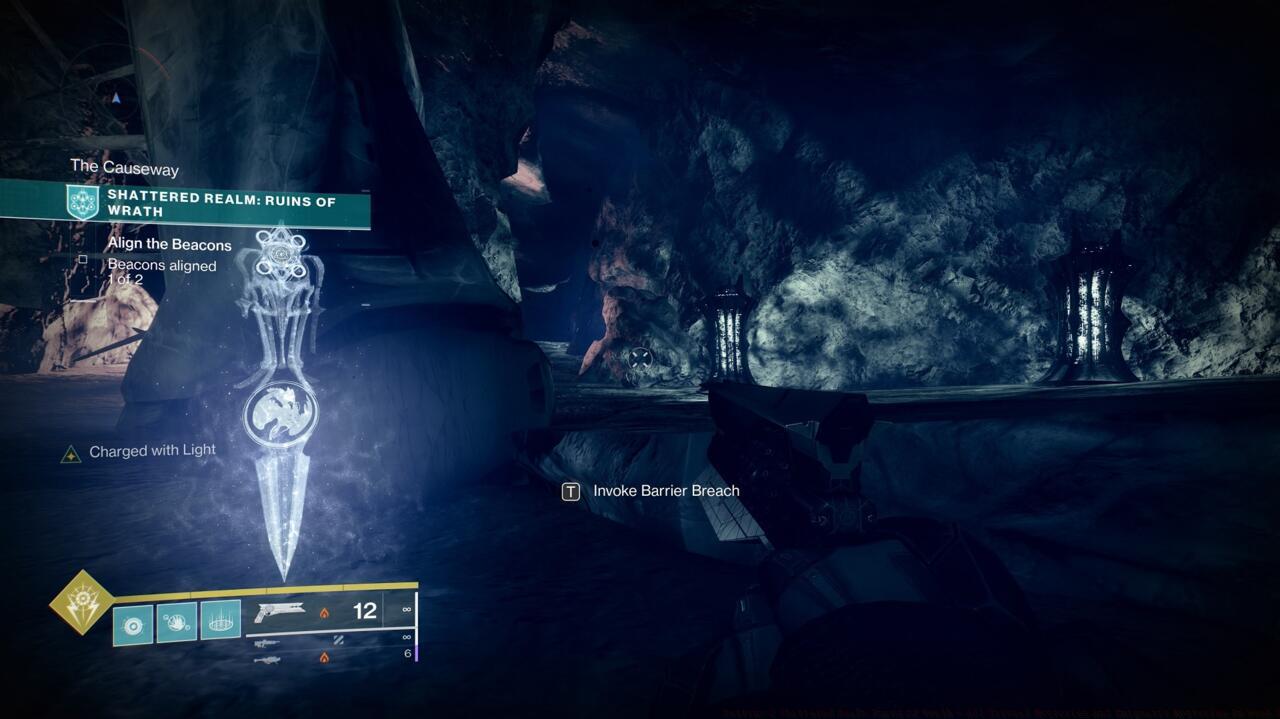Click the Charged with Light buff icon
The width and height of the screenshot is (1280, 719).
(x=71, y=454)
